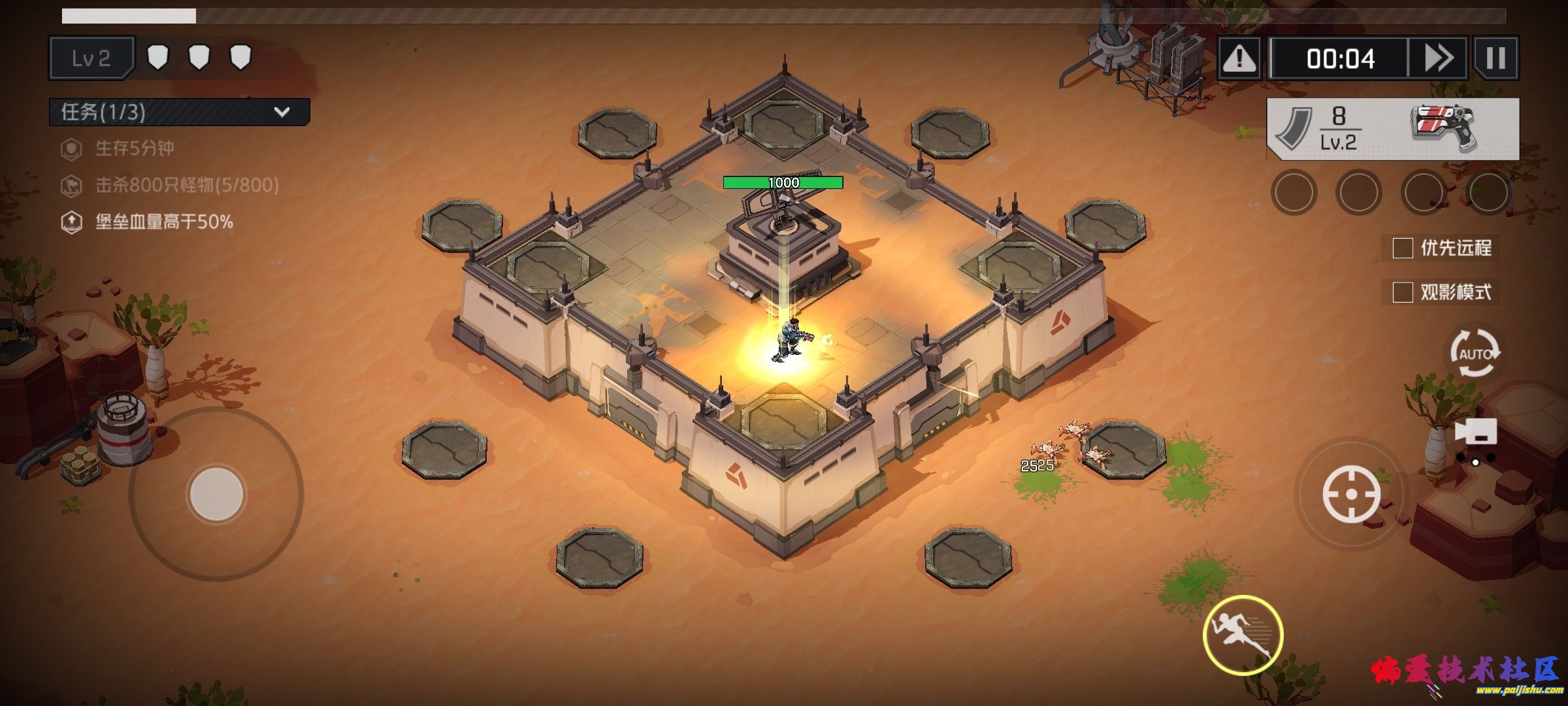Pause the game
This screenshot has width=1568, height=706.
(1495, 59)
